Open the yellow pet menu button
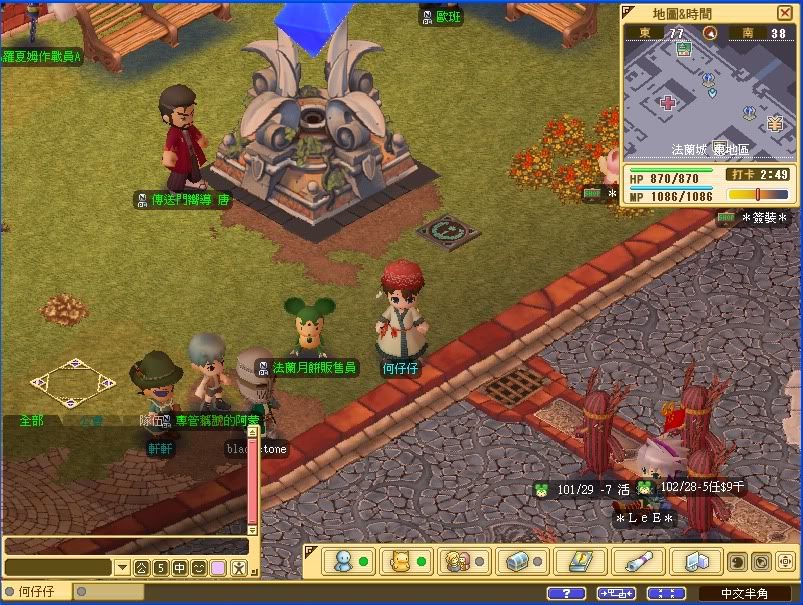The height and width of the screenshot is (605, 803). tap(402, 561)
